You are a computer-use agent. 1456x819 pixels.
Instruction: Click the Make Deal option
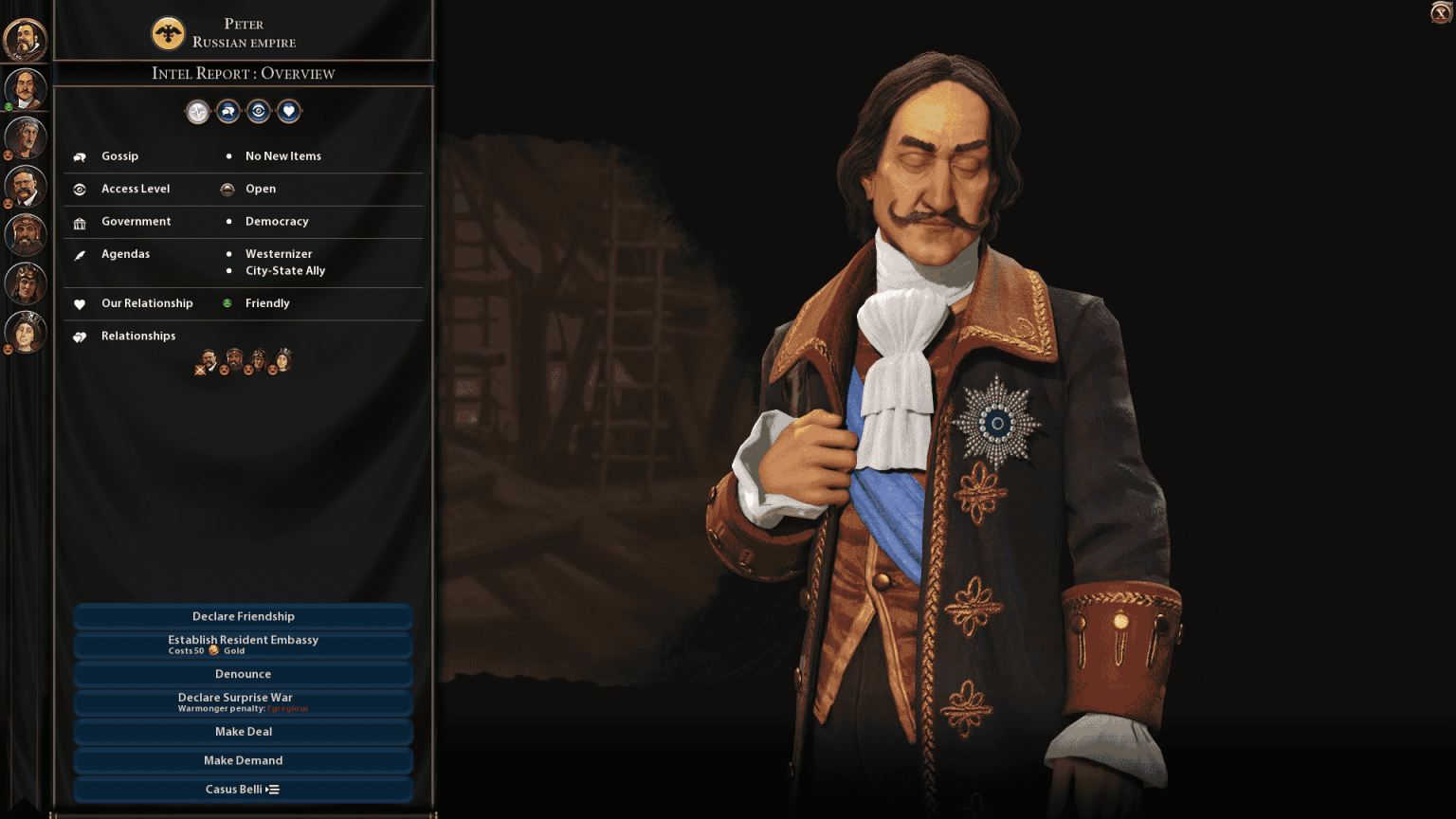click(x=244, y=731)
